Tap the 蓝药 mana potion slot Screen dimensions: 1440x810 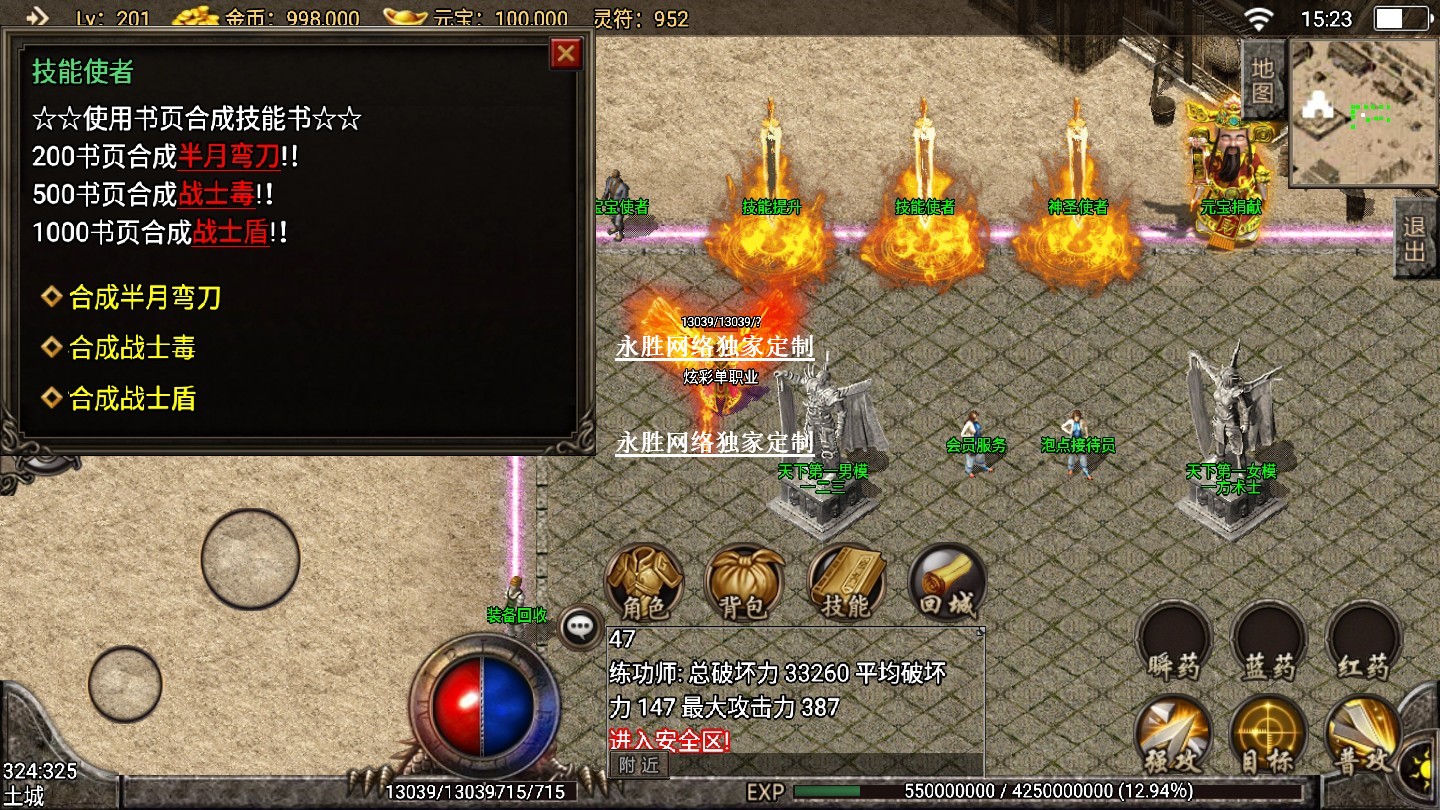[x=1268, y=640]
